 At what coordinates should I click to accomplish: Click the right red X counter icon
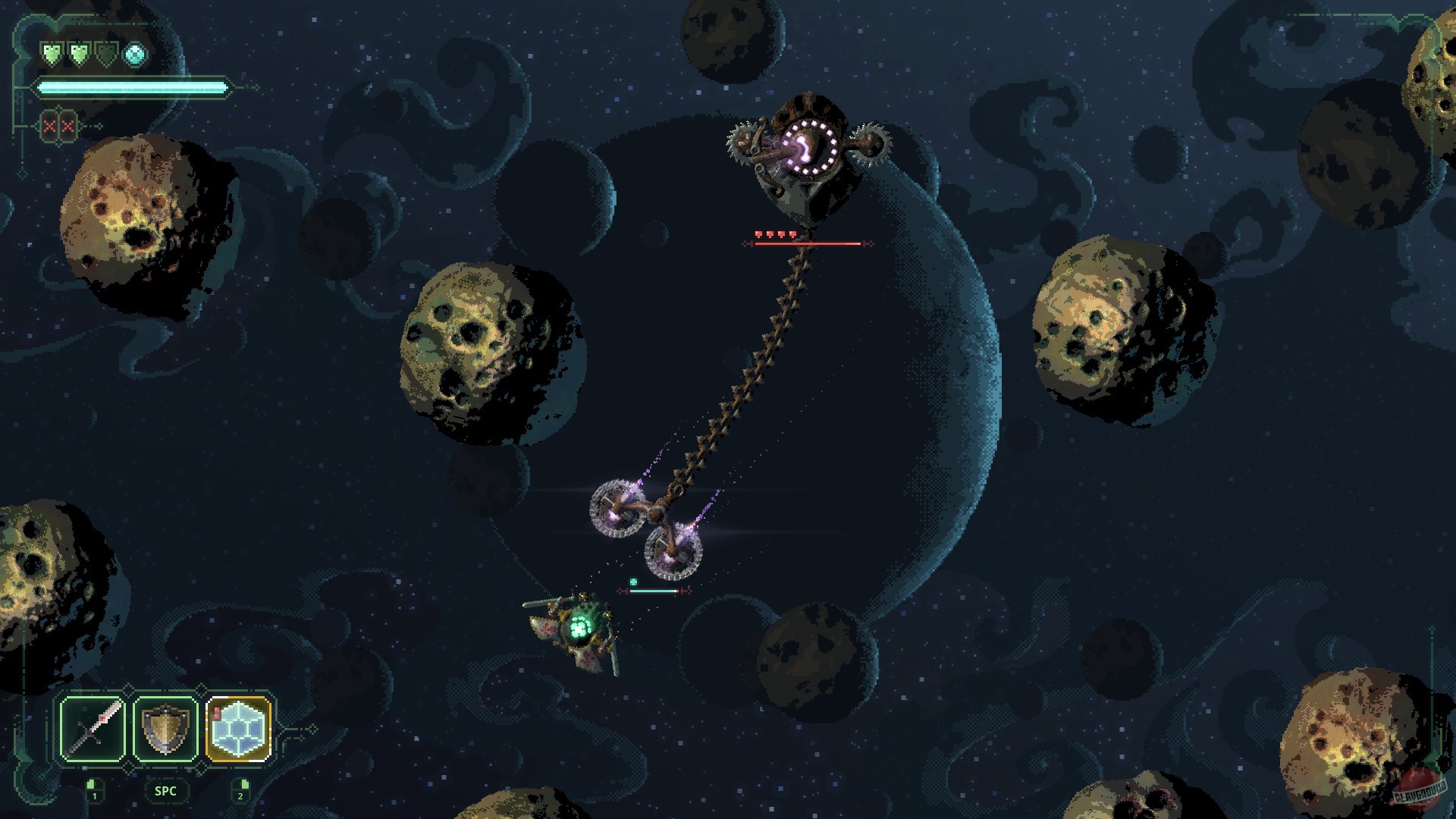pos(67,127)
